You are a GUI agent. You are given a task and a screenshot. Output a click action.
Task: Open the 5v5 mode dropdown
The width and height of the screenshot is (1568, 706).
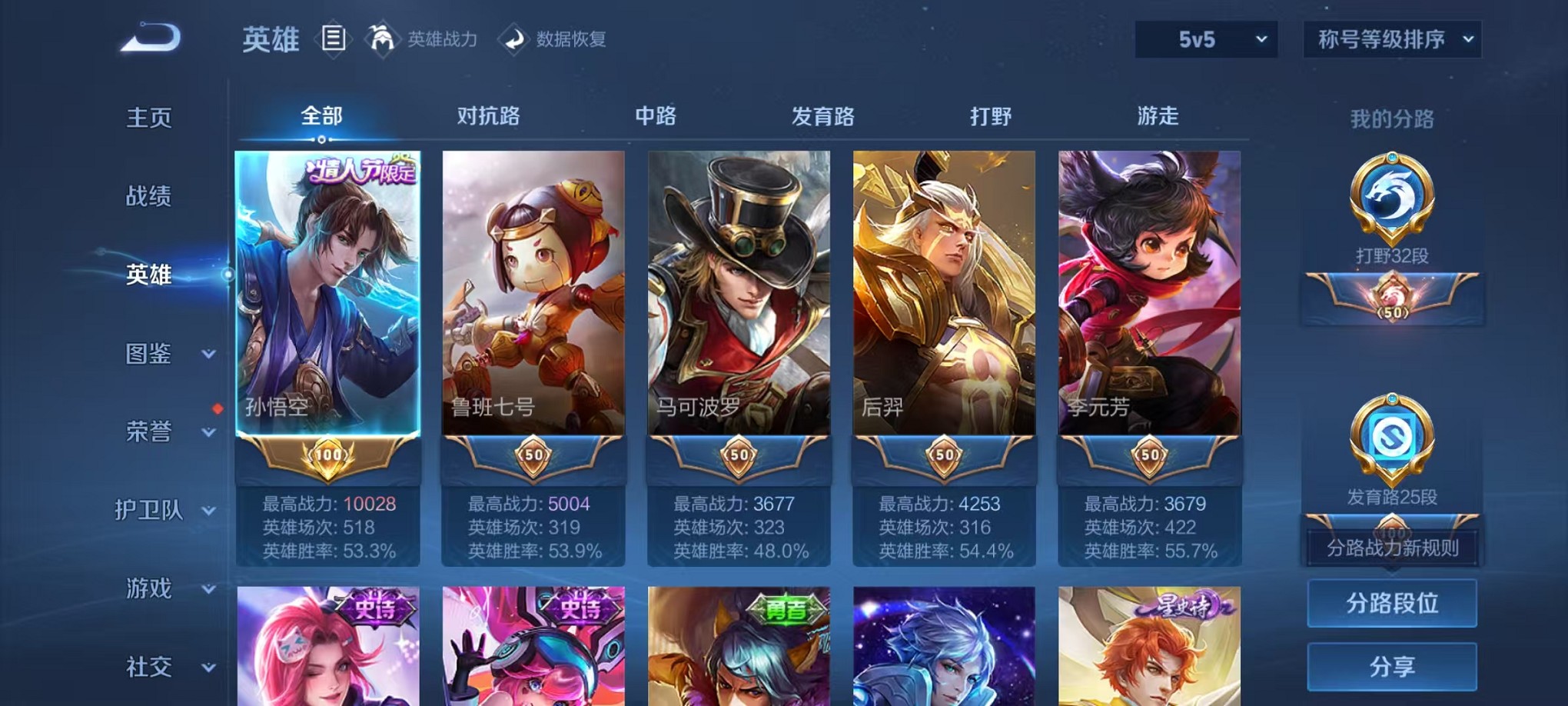coord(1204,38)
